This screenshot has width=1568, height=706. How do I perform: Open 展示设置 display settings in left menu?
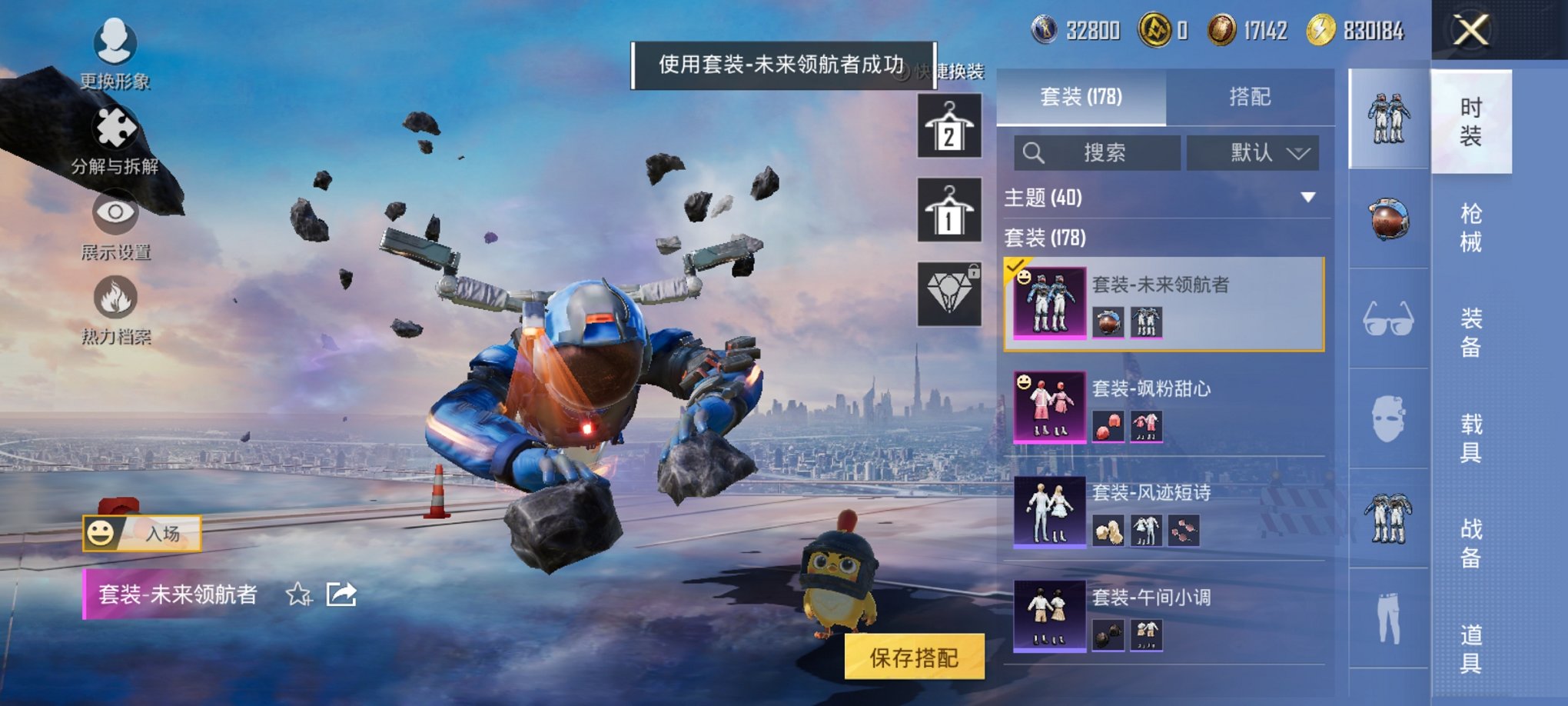click(114, 227)
